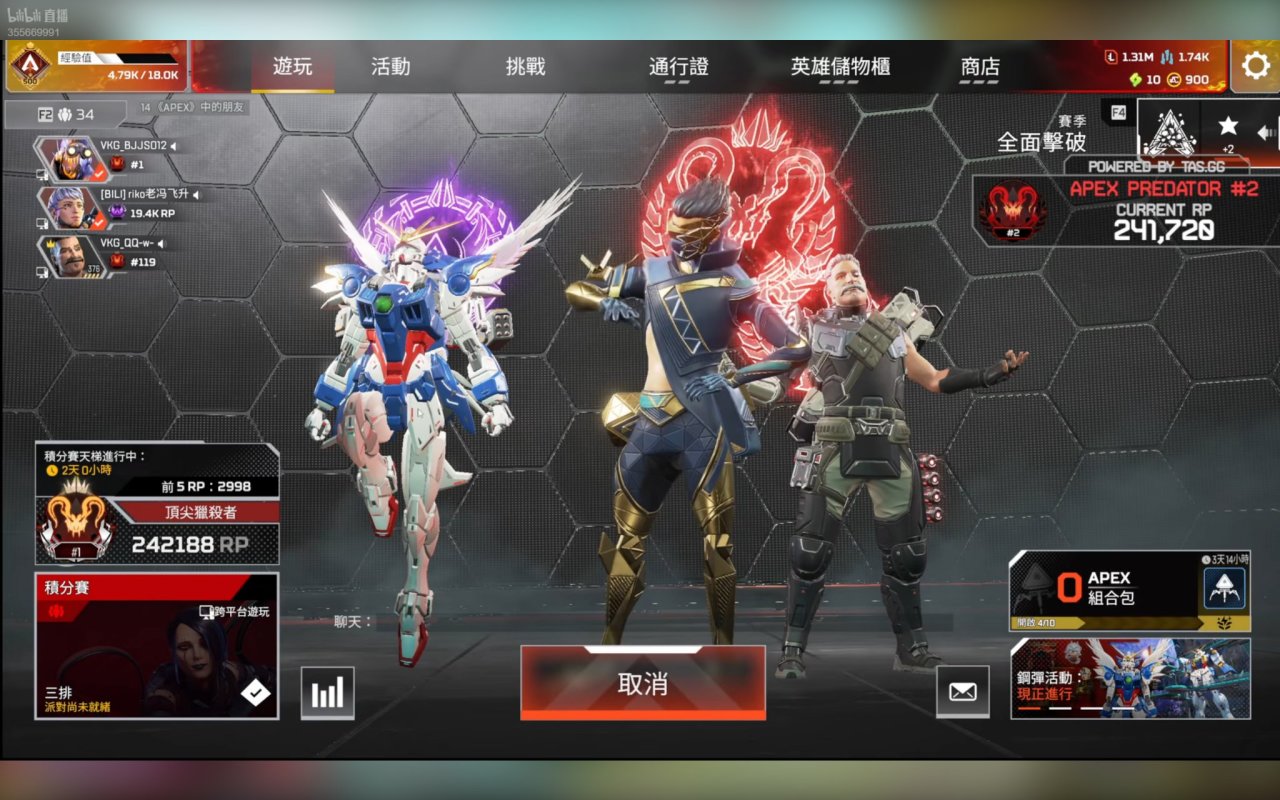Open the 頂尖獵殺者 ranked ladder panel
The image size is (1280, 800).
coord(157,505)
